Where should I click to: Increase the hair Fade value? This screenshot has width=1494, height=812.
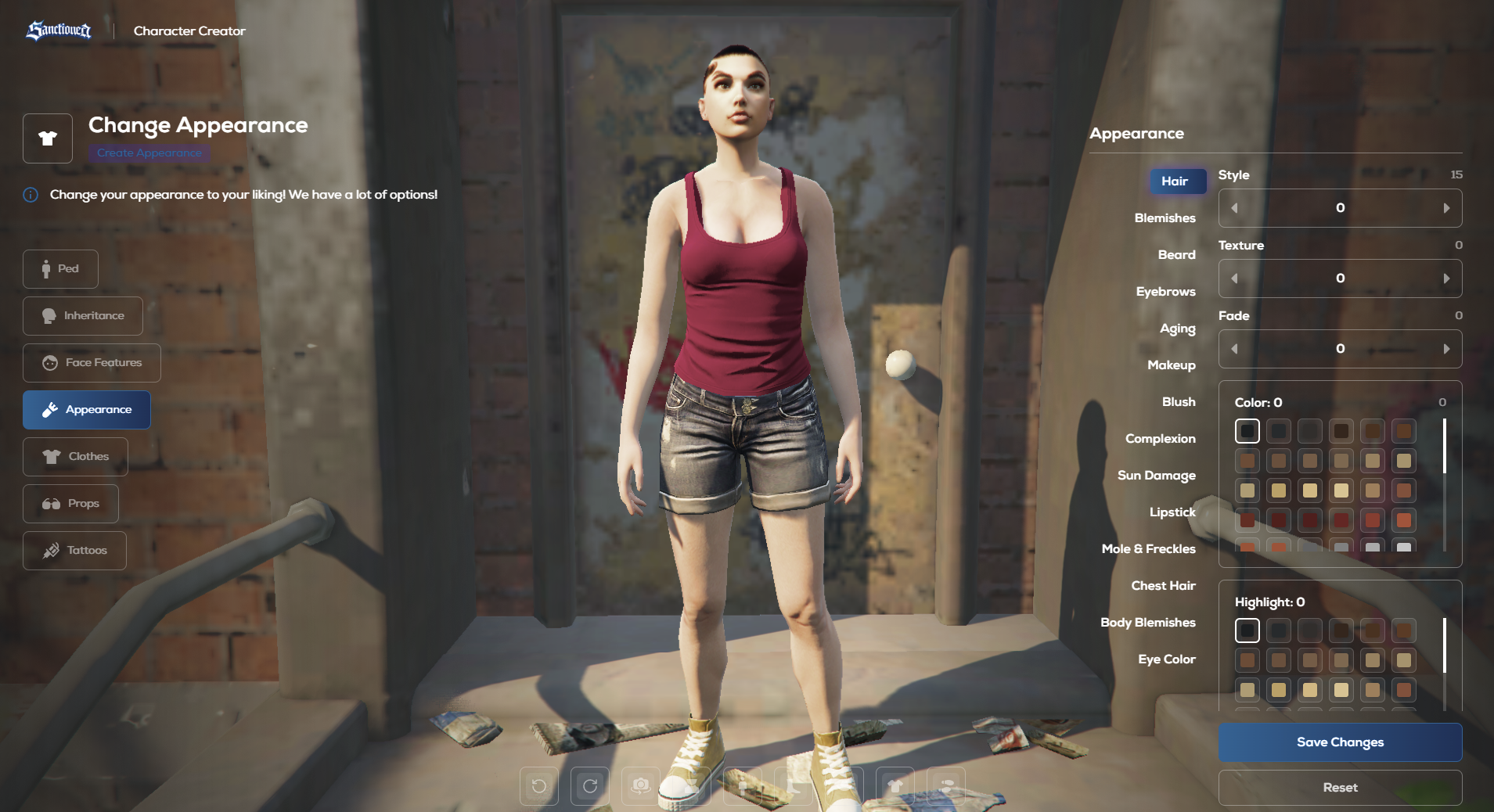pos(1446,349)
